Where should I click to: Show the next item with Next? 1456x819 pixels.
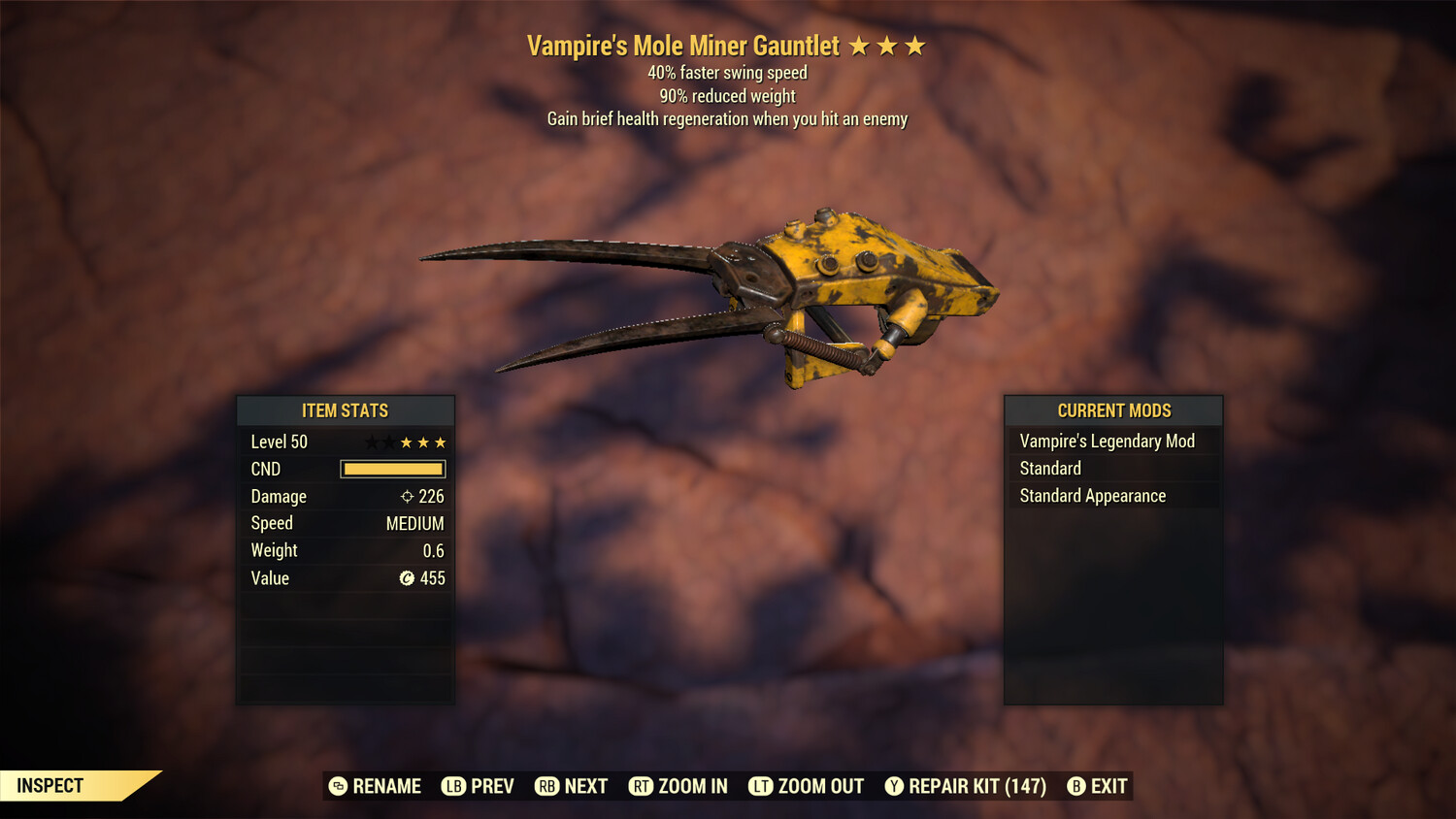(x=572, y=786)
